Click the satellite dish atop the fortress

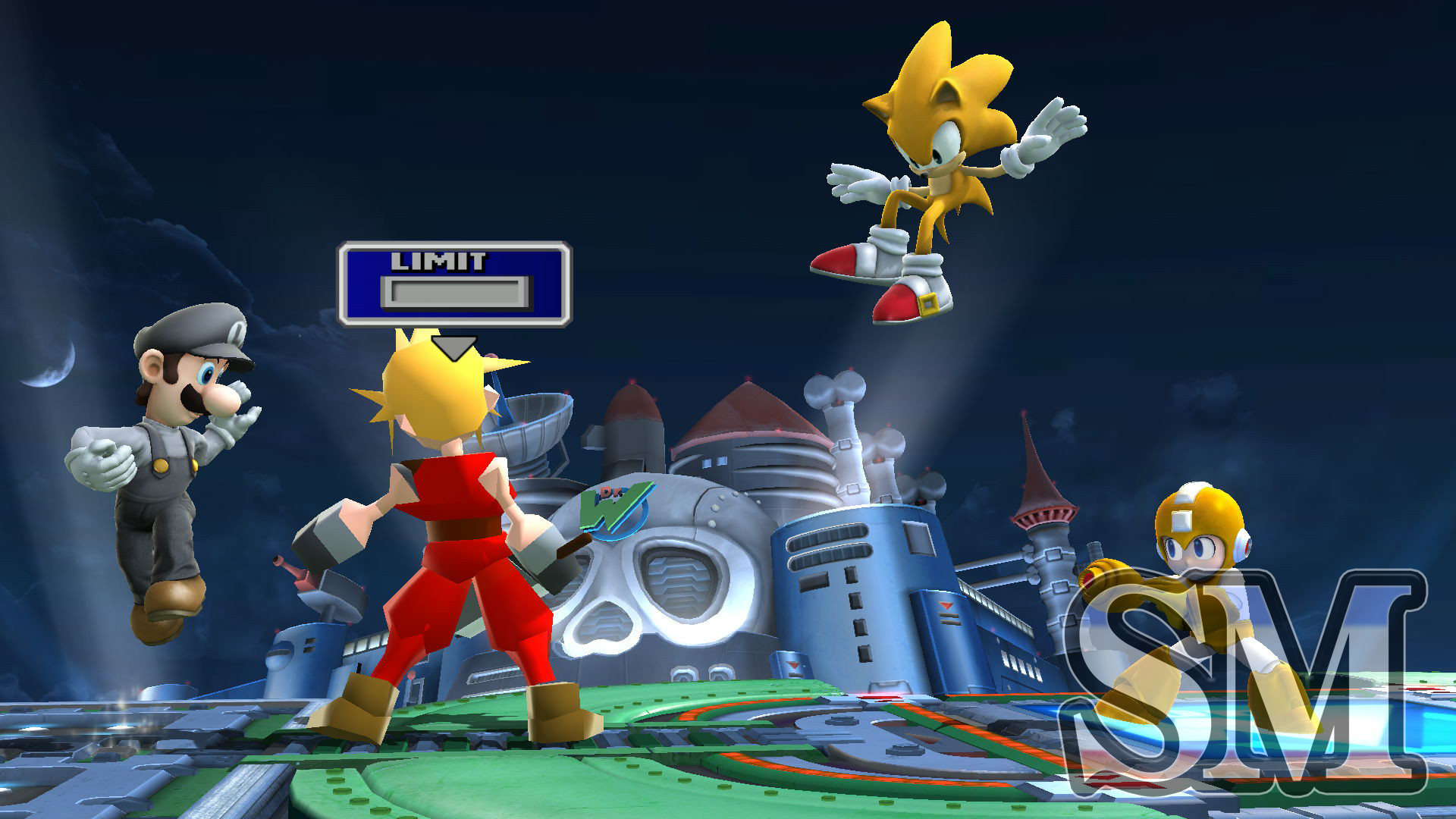point(531,425)
